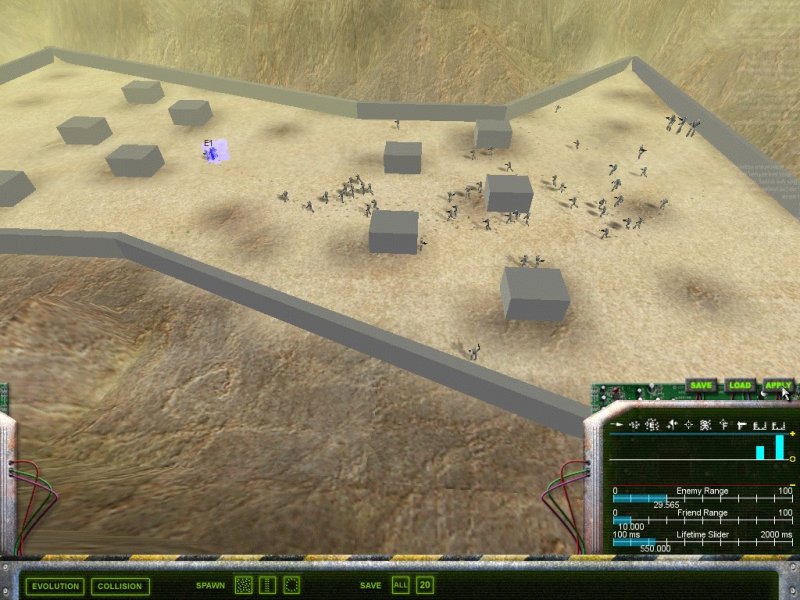Select the blue-highlighted unit marker
Image resolution: width=800 pixels, height=600 pixels.
pos(215,151)
